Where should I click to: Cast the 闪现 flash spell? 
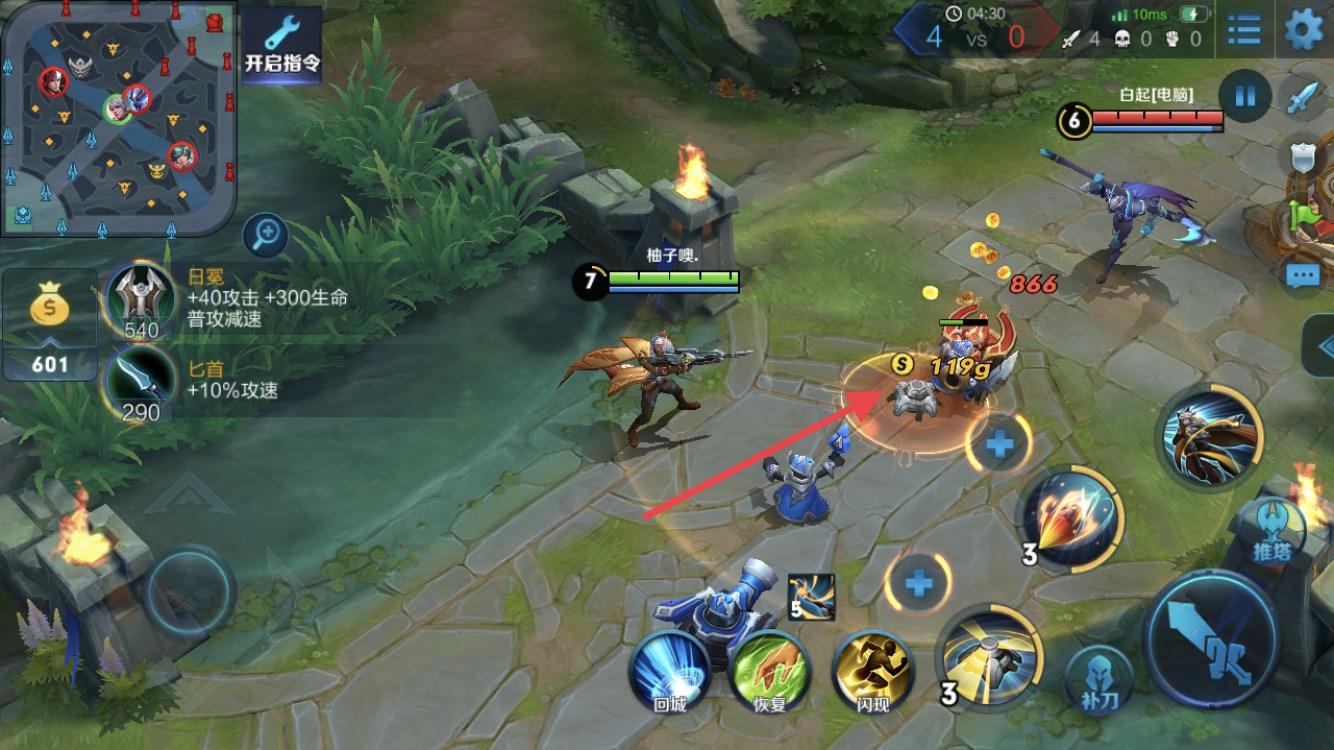(x=872, y=671)
